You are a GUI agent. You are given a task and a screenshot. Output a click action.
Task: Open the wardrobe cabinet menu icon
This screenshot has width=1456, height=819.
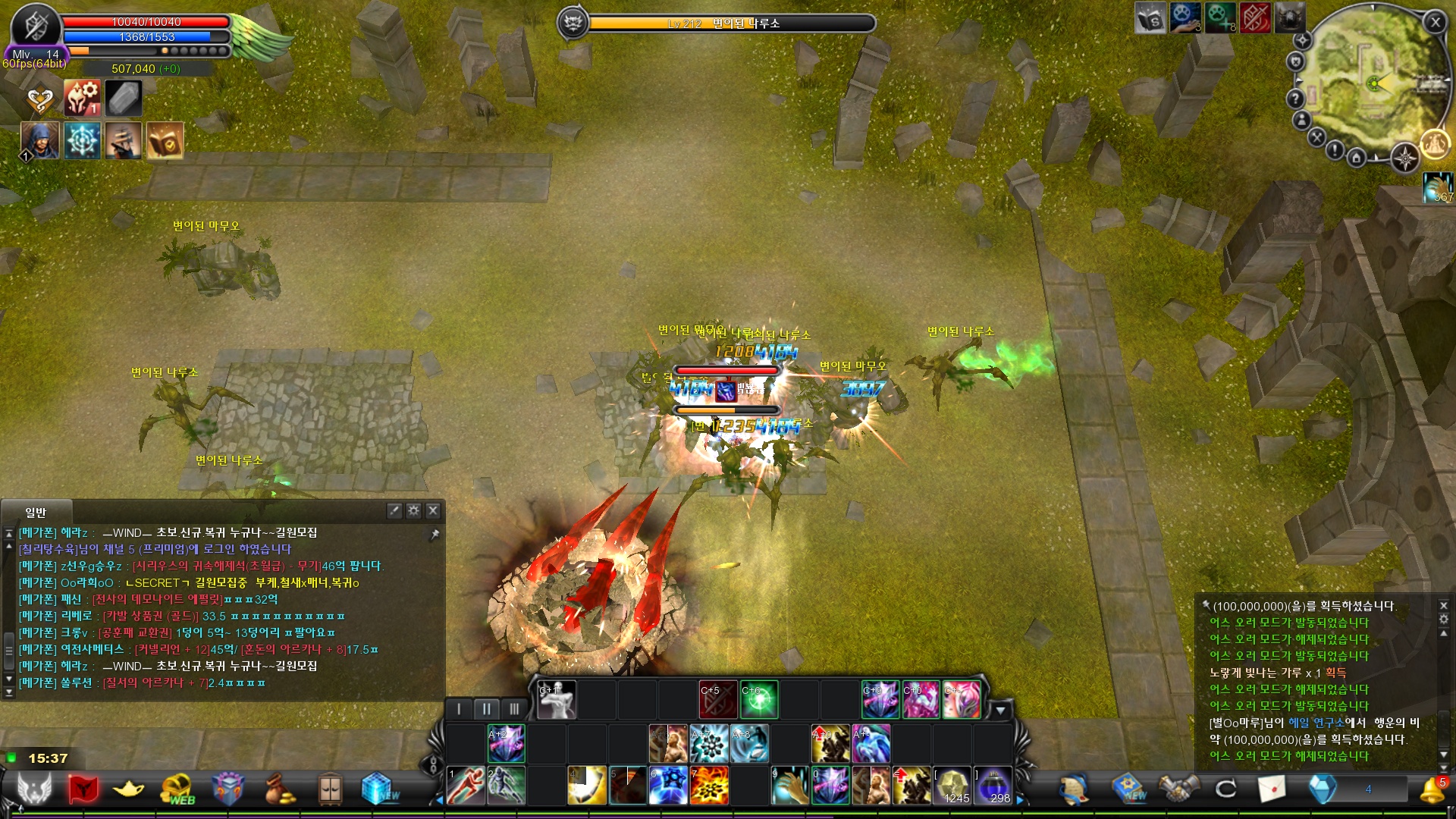330,789
